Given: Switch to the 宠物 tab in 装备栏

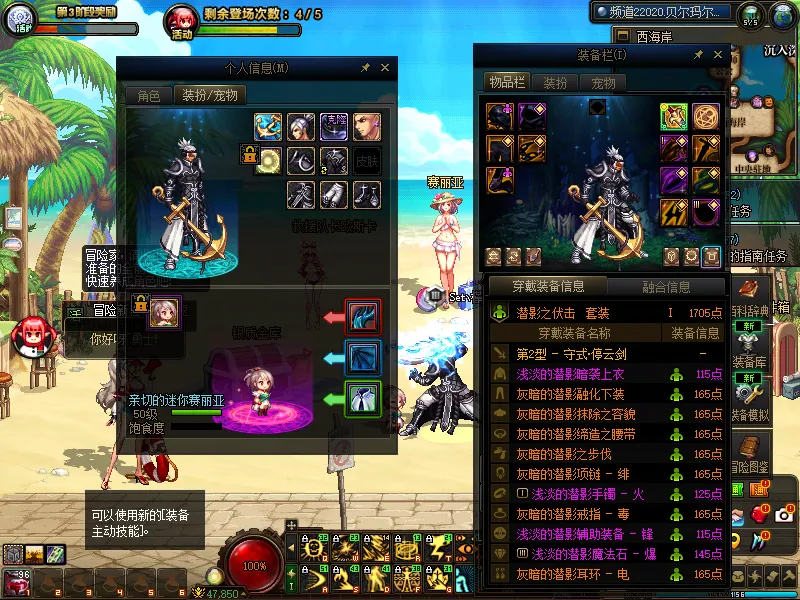Looking at the screenshot, I should (603, 83).
